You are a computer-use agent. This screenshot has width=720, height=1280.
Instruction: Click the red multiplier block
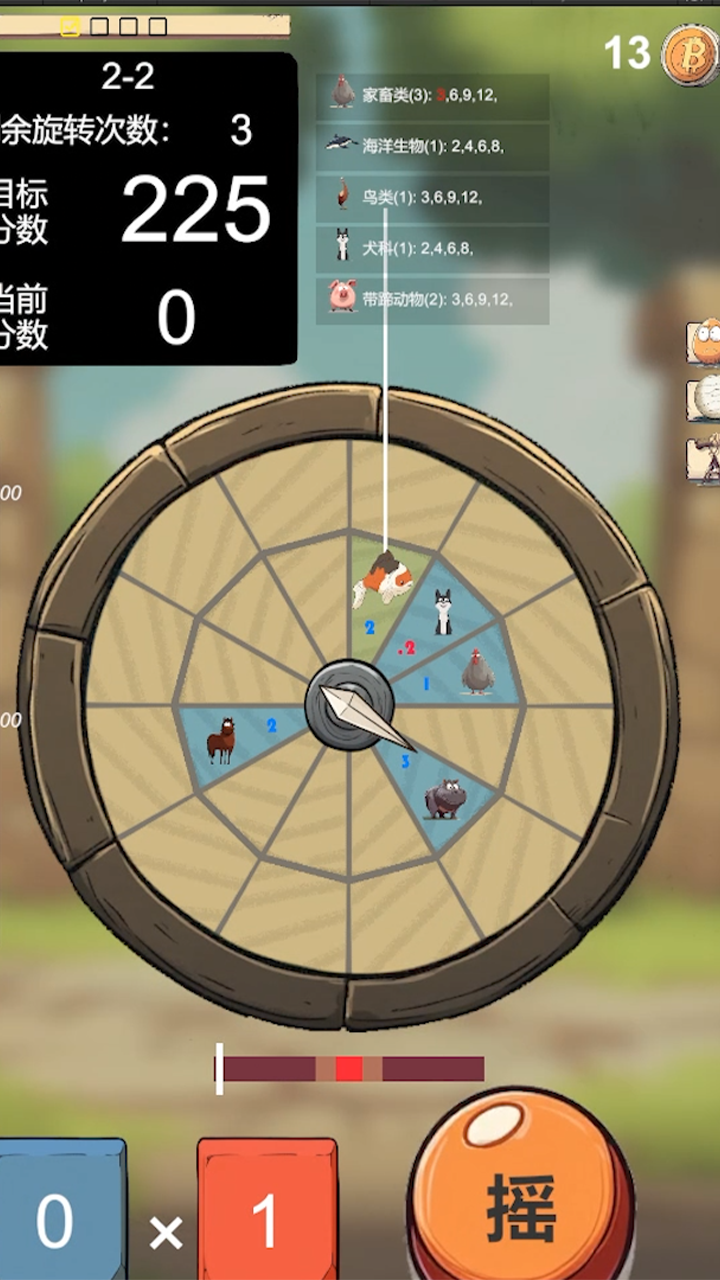[265, 1215]
